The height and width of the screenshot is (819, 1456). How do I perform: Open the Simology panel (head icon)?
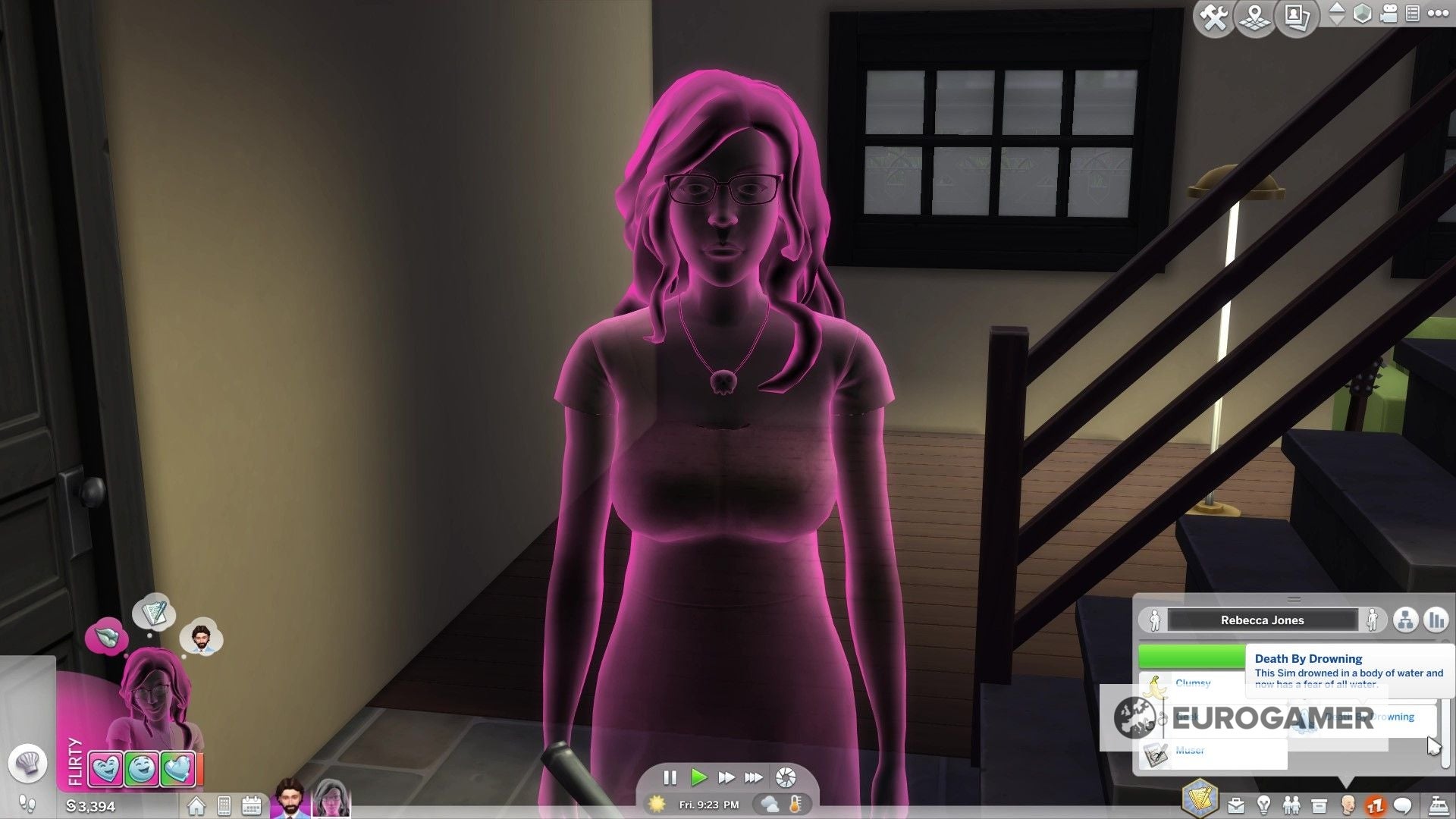coord(1348,806)
